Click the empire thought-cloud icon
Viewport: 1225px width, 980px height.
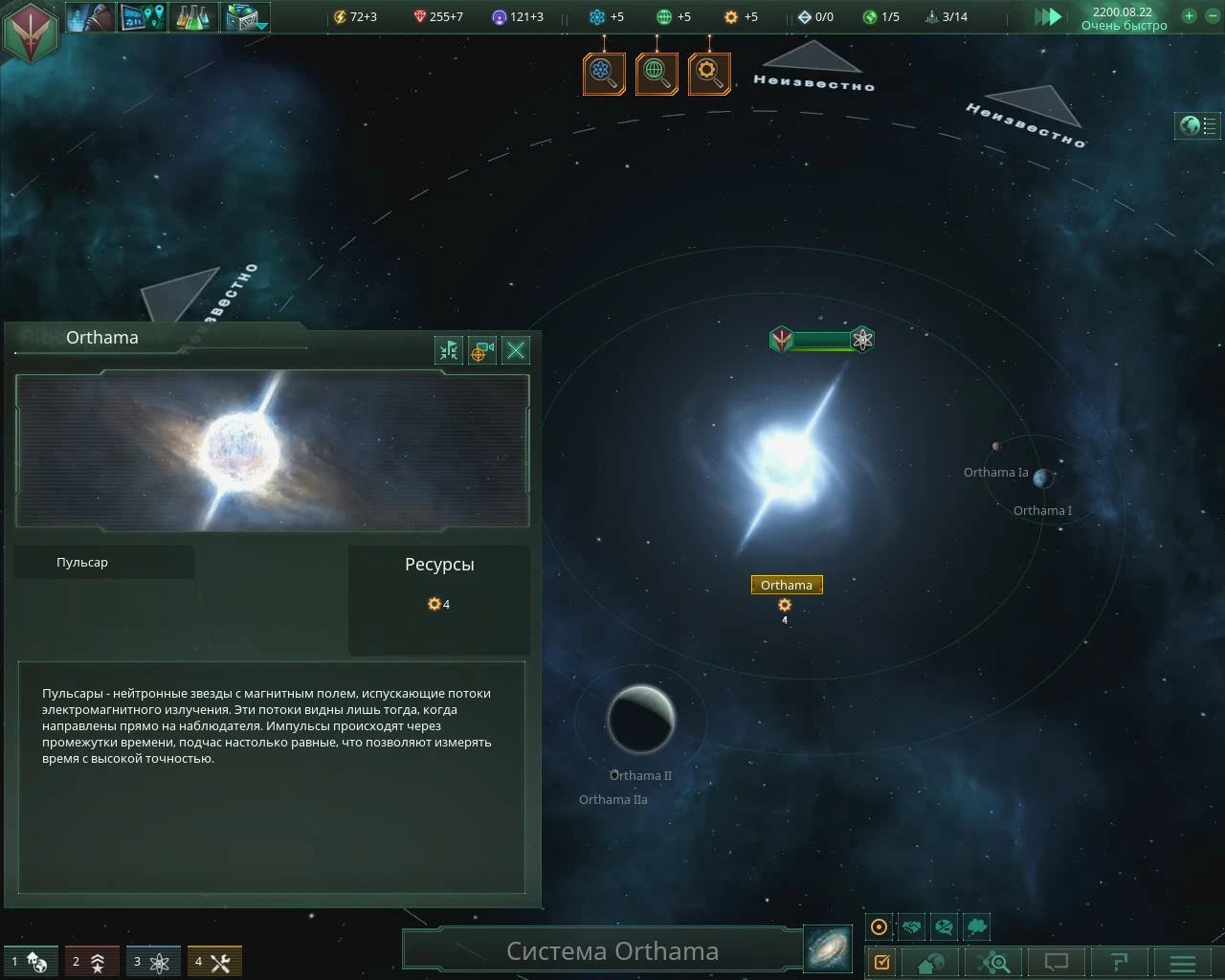[x=976, y=926]
